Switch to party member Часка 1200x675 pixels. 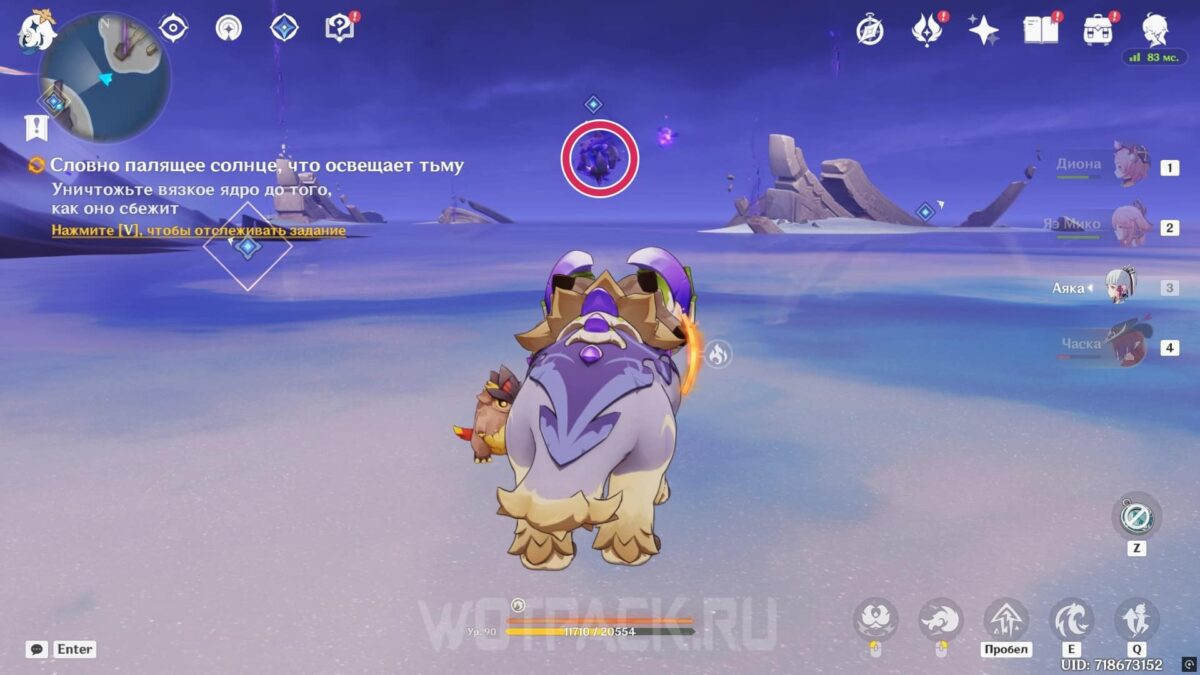tap(1130, 347)
